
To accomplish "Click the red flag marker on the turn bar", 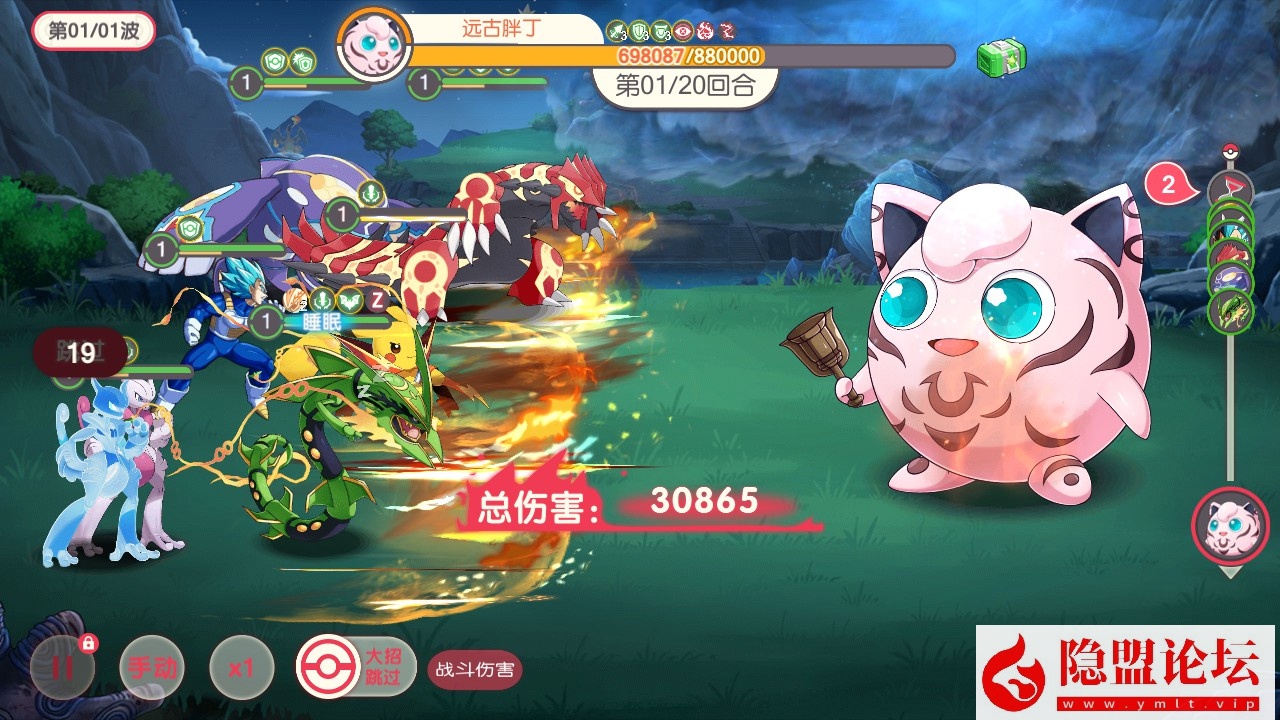I will [1230, 188].
